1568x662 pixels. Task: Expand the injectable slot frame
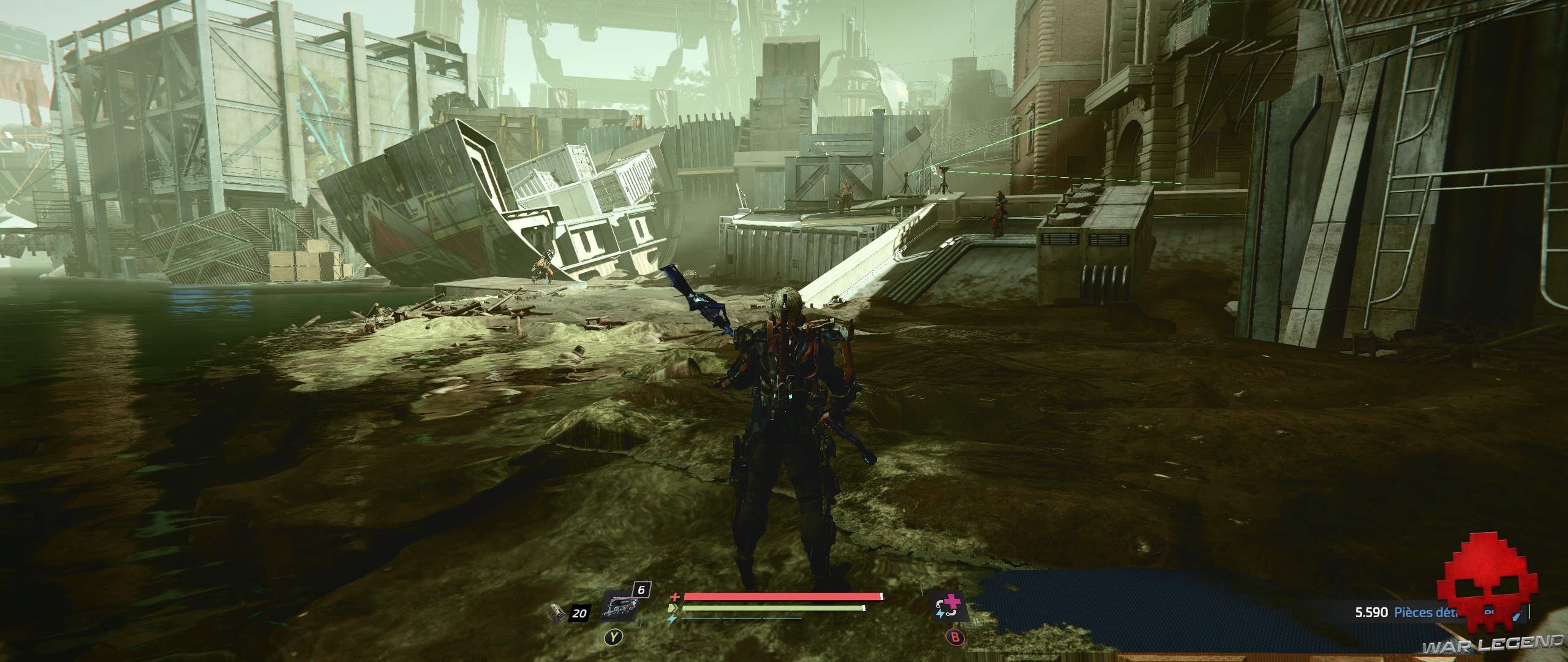pyautogui.click(x=949, y=606)
